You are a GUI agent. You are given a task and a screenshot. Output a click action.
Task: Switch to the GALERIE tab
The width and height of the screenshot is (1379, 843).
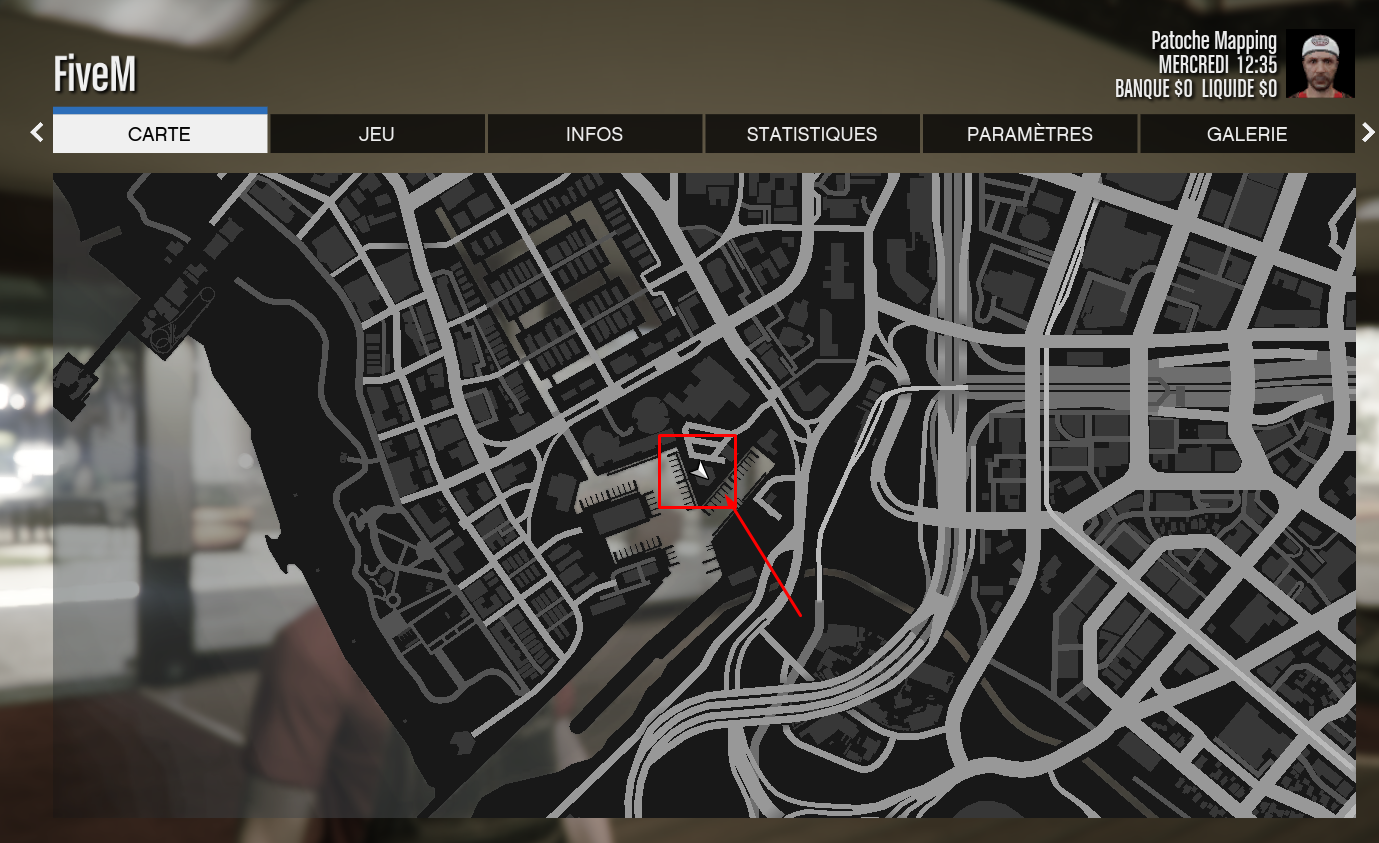click(1247, 134)
